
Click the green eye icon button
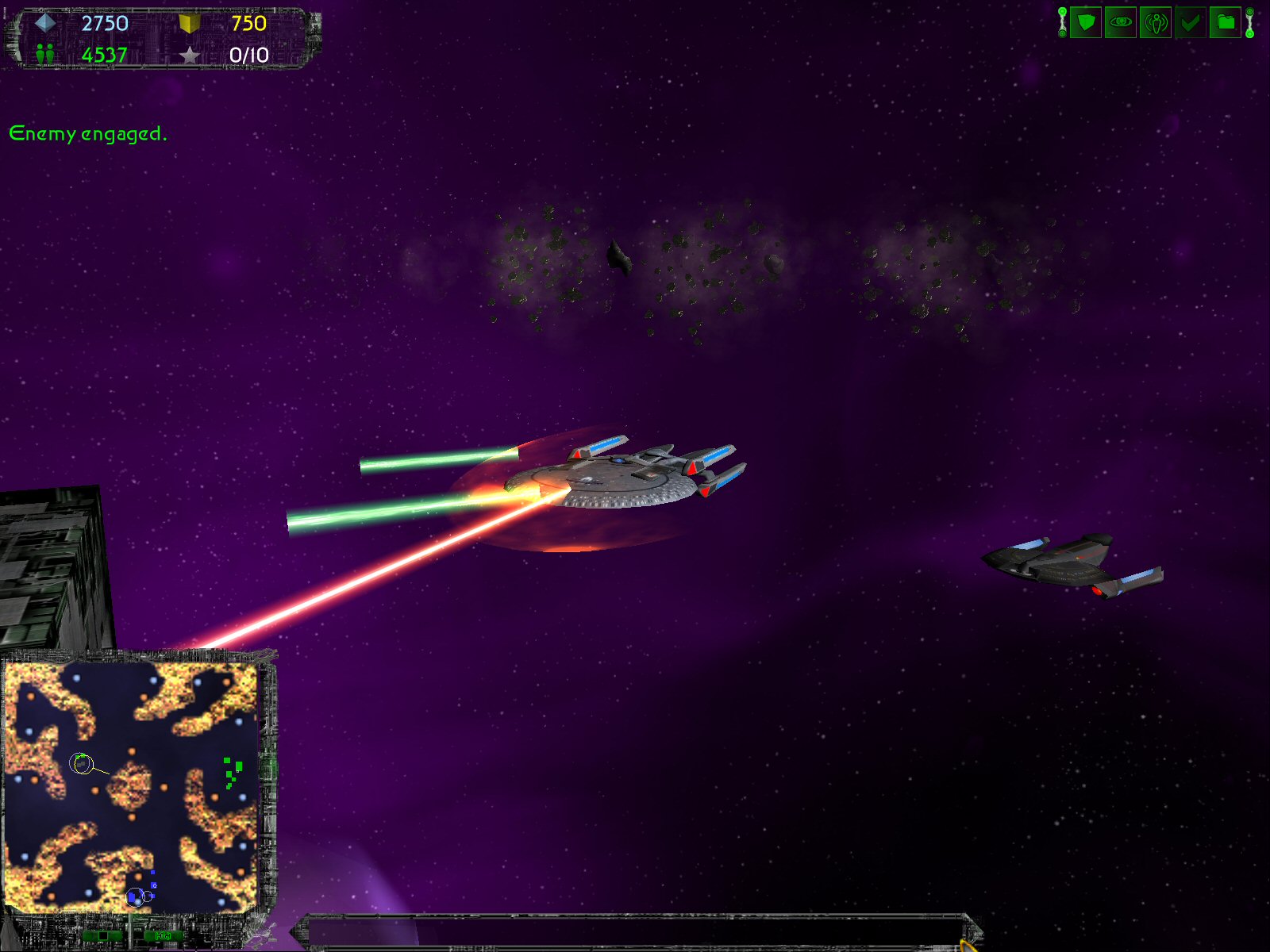point(1120,22)
